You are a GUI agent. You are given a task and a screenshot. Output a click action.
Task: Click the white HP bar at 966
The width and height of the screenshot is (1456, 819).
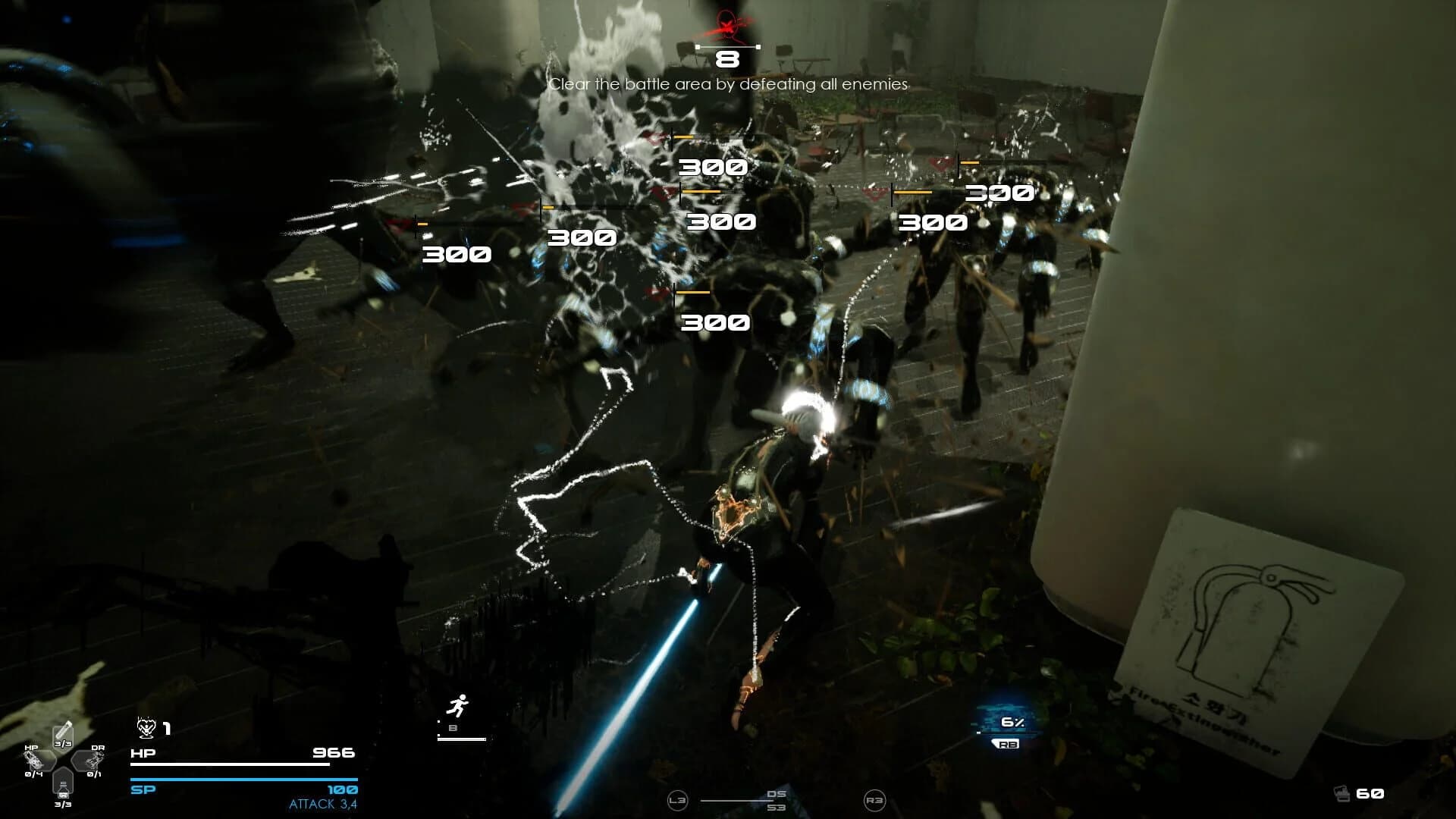[x=229, y=764]
